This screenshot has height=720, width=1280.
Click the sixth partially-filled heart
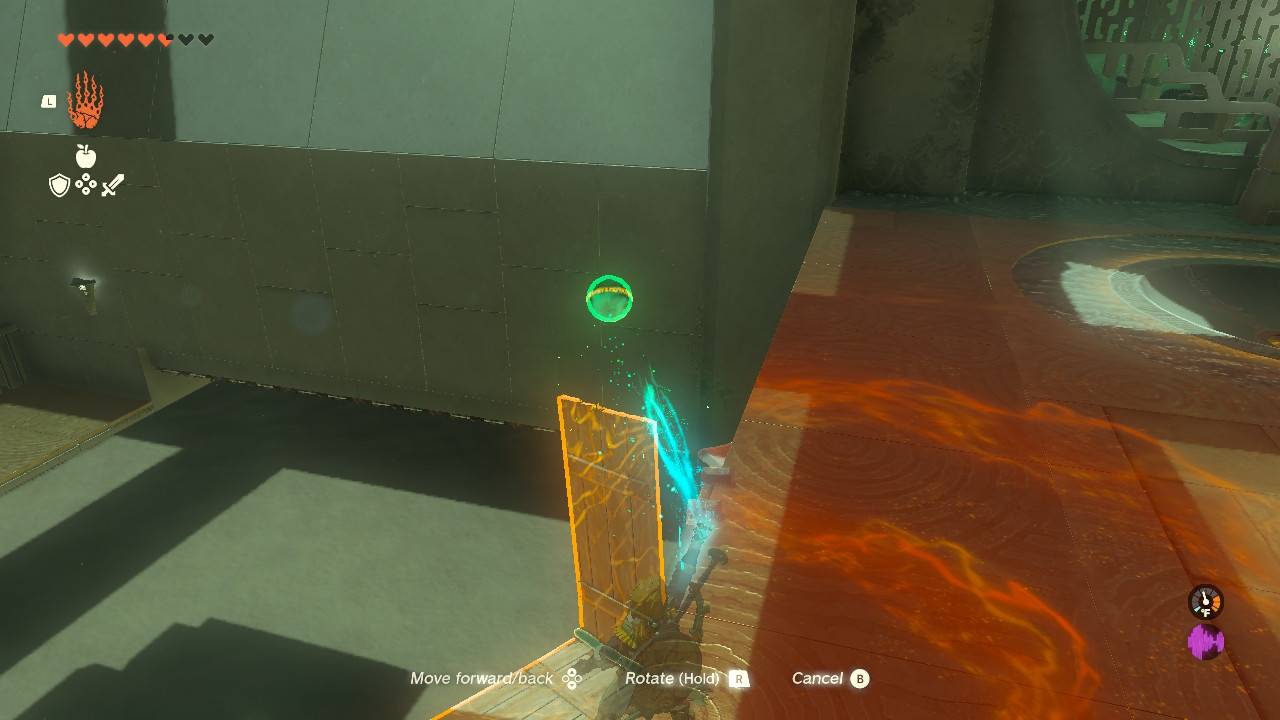pyautogui.click(x=164, y=39)
